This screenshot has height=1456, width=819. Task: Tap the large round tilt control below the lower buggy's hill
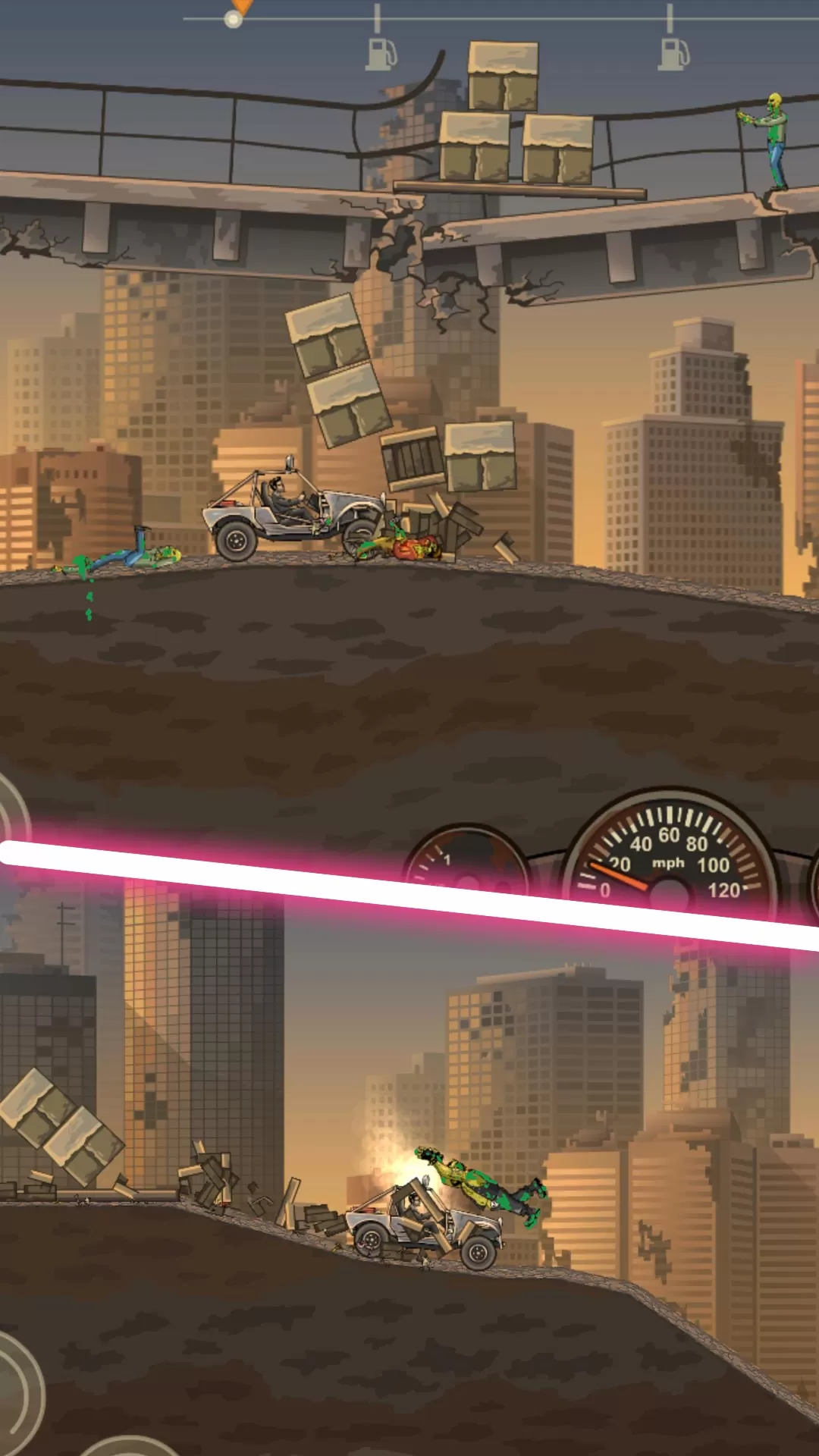(x=17, y=1394)
